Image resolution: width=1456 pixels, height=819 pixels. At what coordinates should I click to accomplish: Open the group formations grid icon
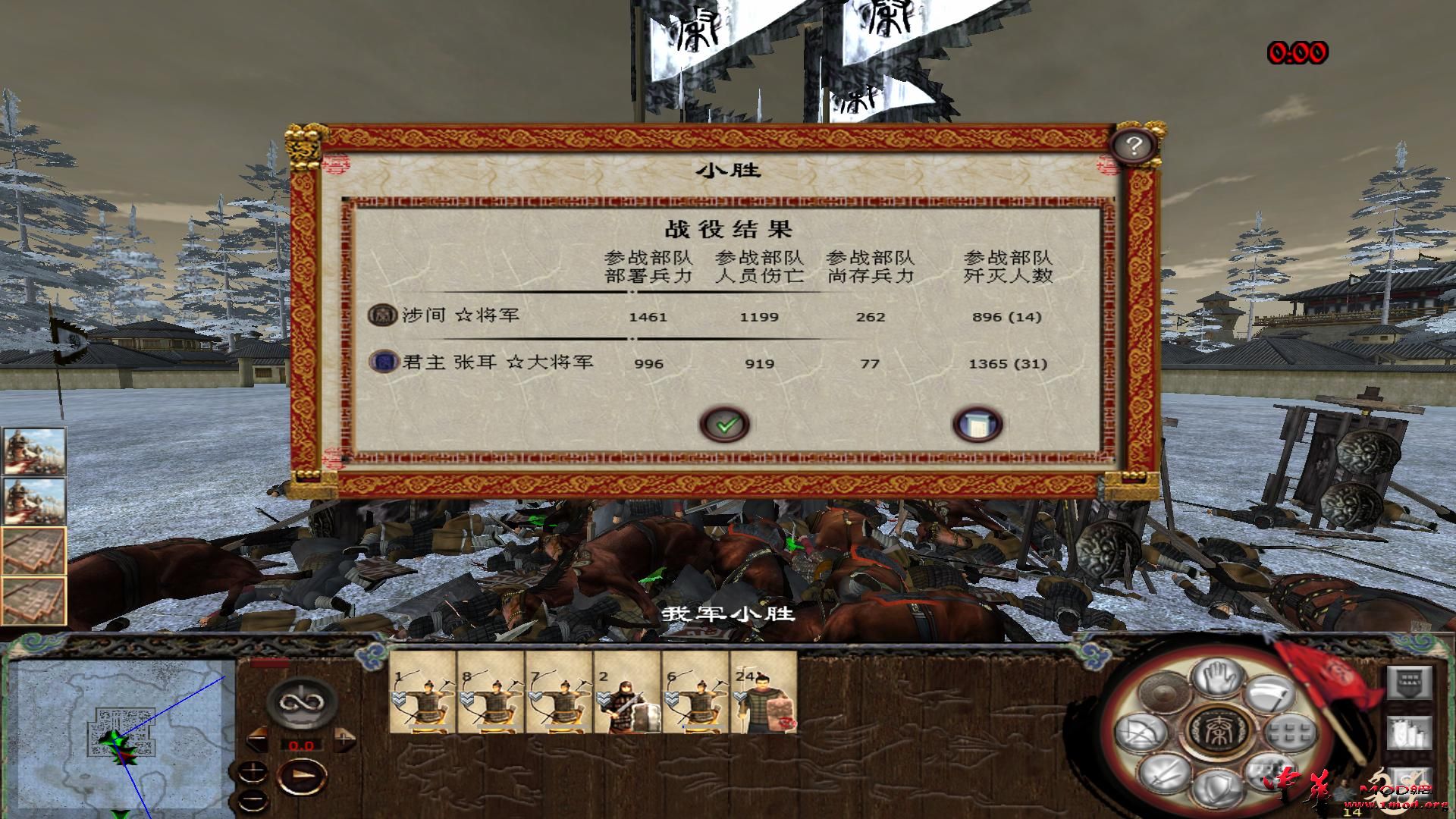(1288, 733)
